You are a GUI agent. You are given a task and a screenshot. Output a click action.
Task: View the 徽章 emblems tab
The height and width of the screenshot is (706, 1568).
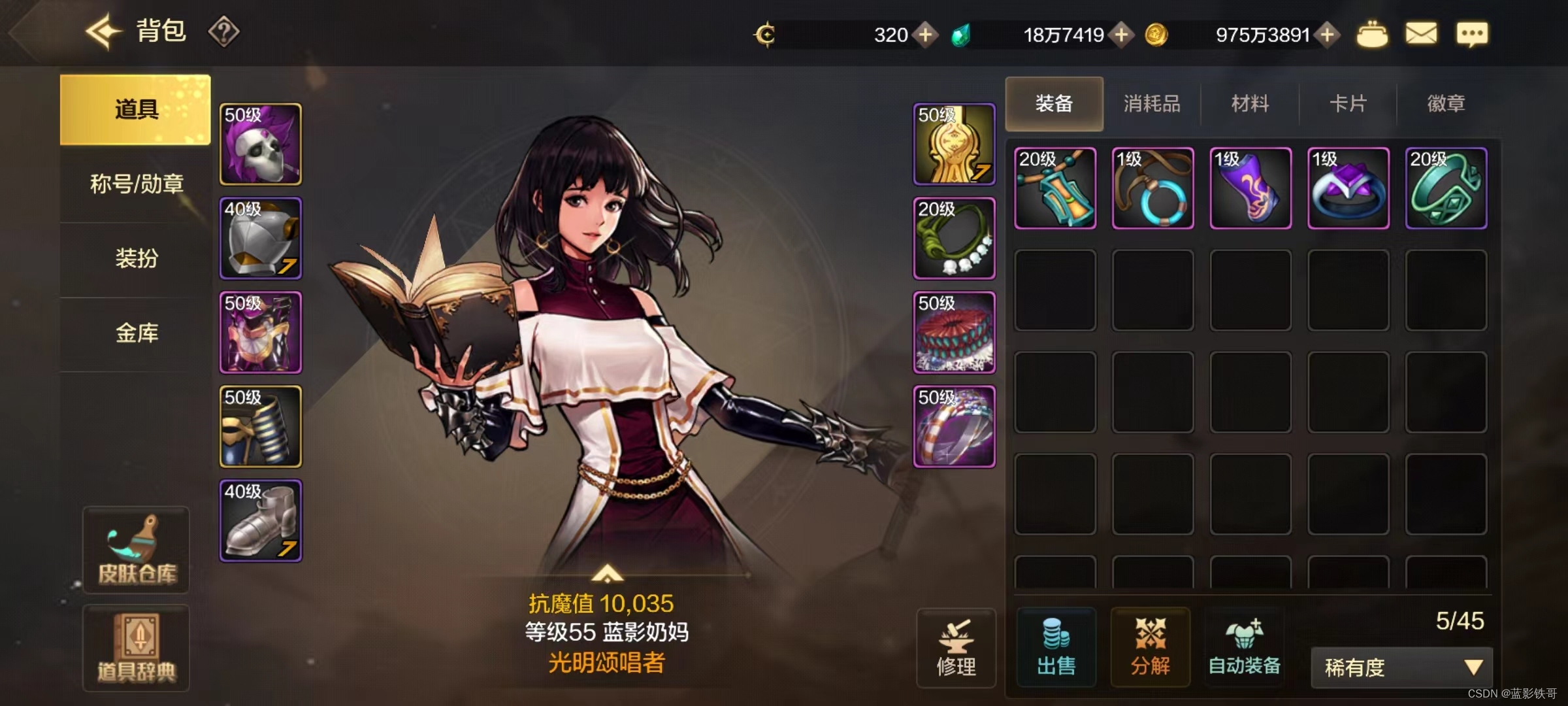pyautogui.click(x=1446, y=104)
